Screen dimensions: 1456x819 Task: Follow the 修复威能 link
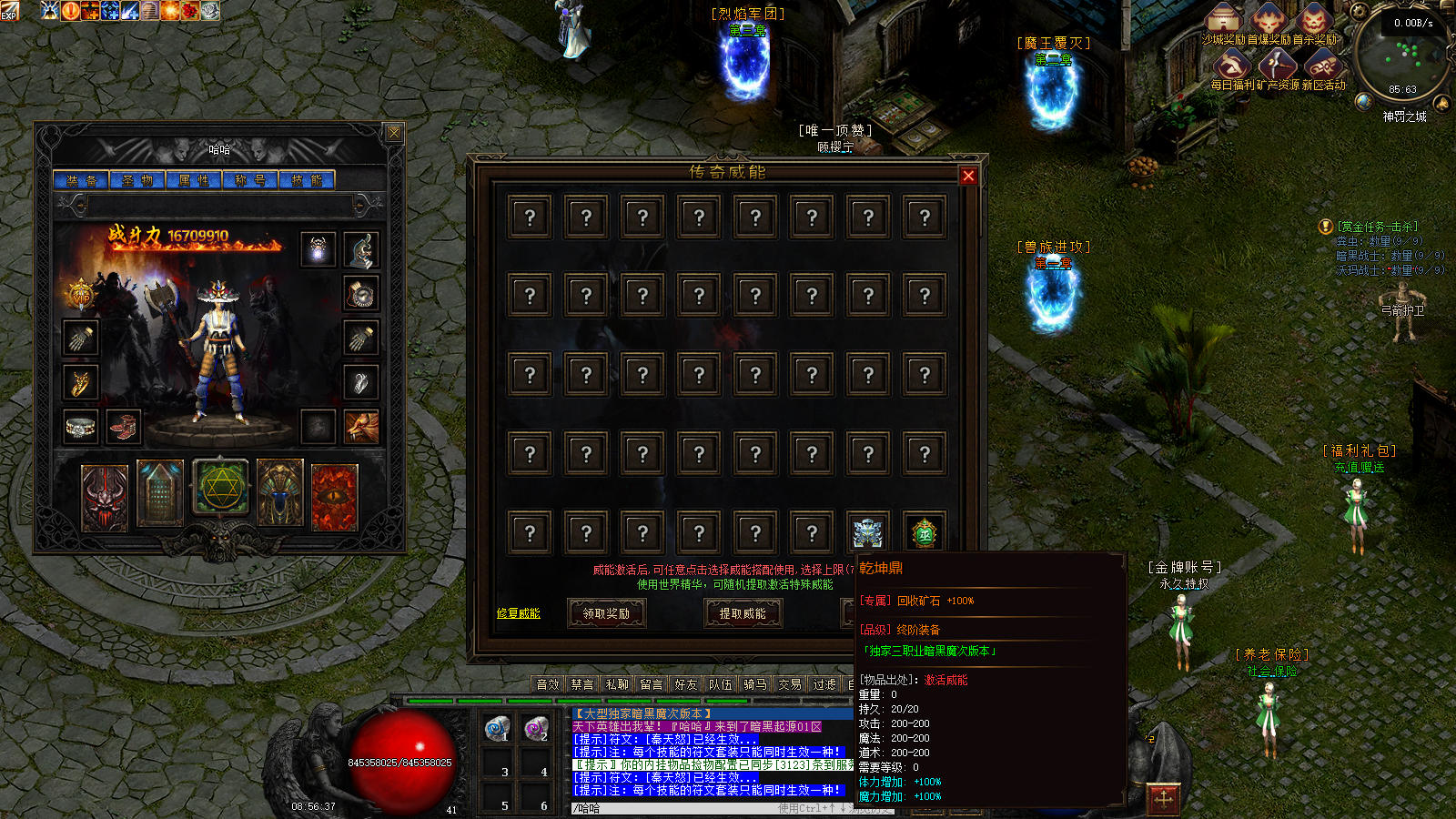coord(518,613)
